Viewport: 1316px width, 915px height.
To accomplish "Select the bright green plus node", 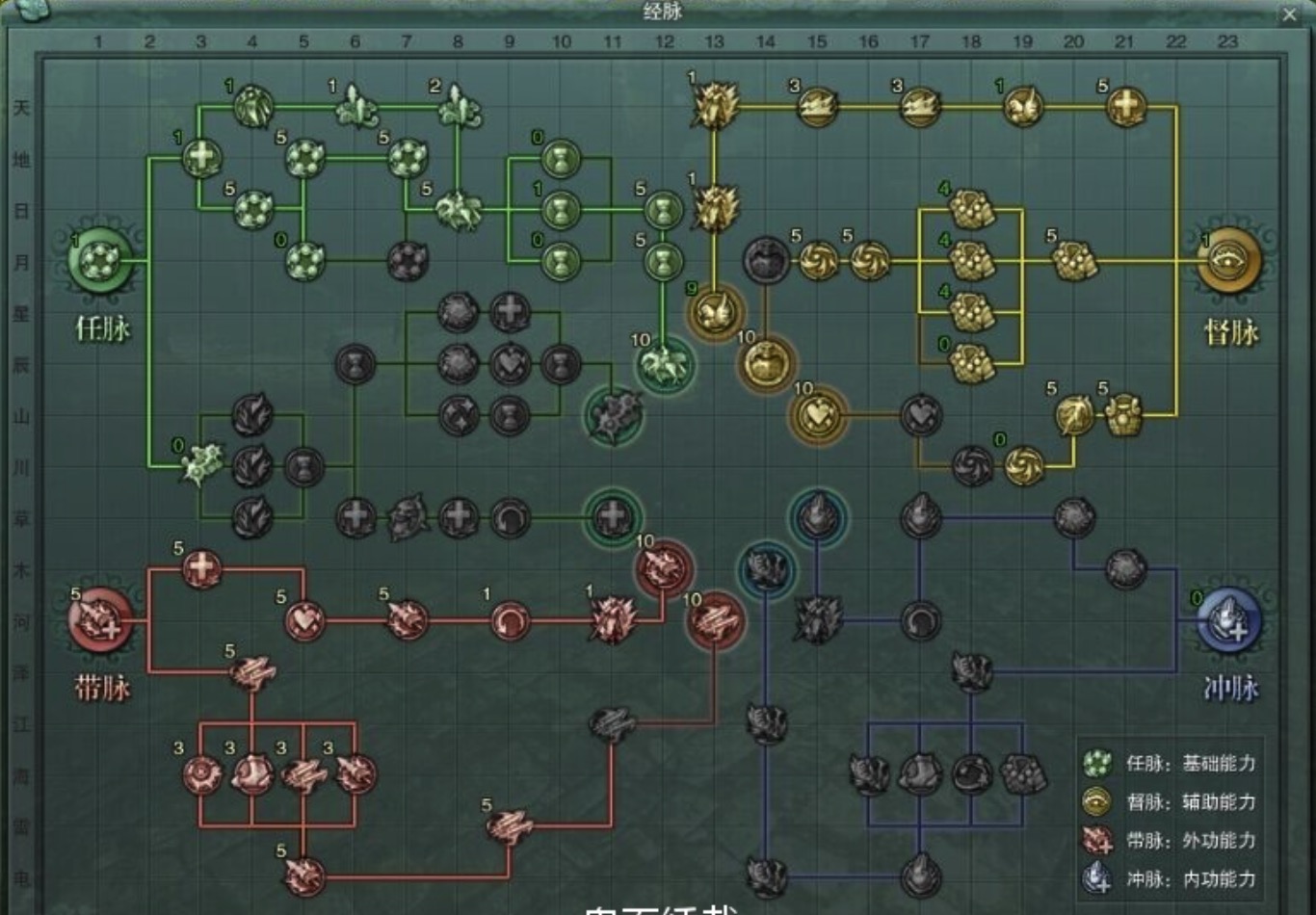I will coord(201,158).
